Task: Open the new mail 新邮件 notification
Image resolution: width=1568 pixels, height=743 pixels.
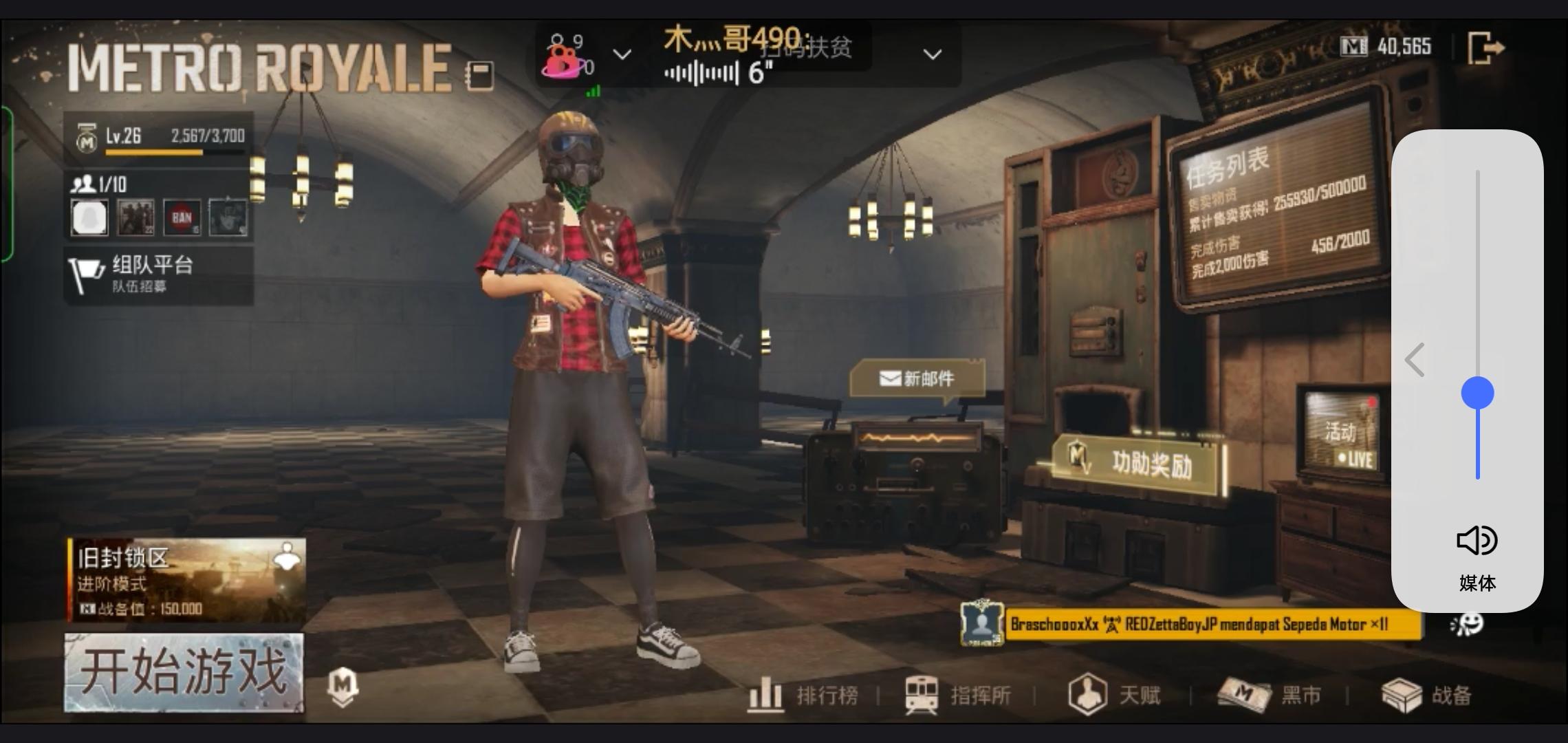Action: pos(917,378)
